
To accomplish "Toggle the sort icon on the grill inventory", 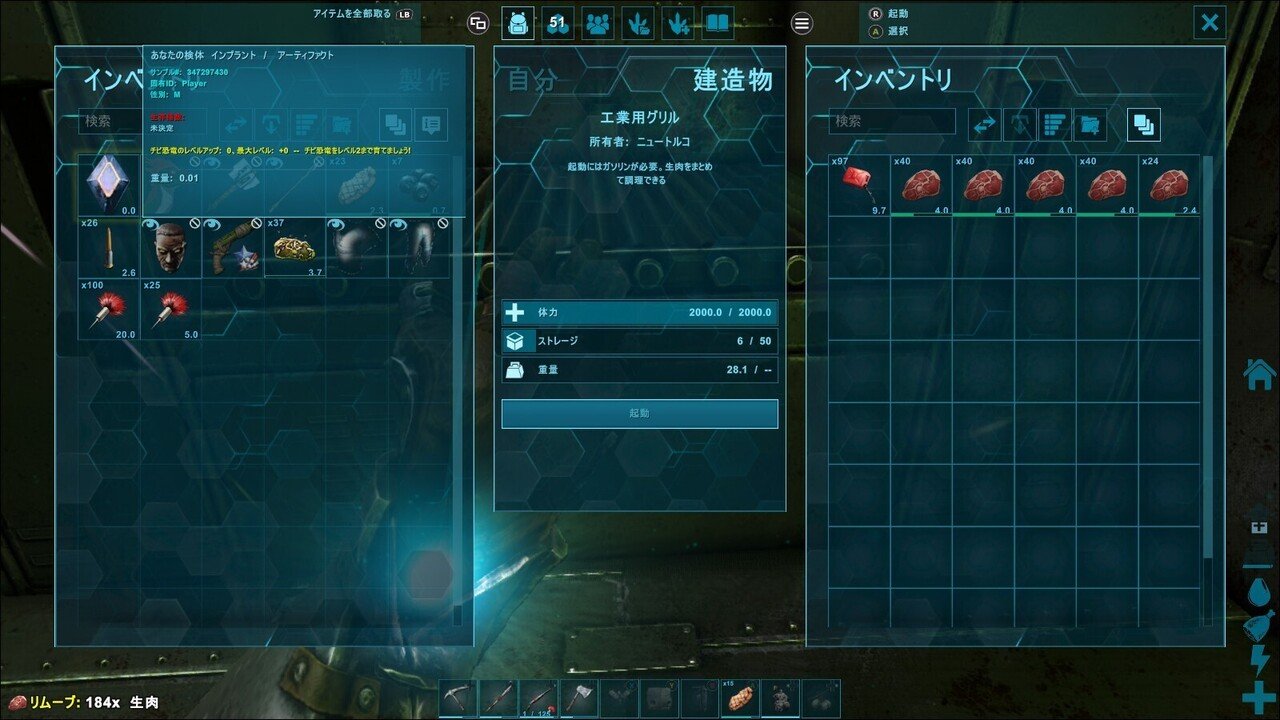I will coord(1056,124).
